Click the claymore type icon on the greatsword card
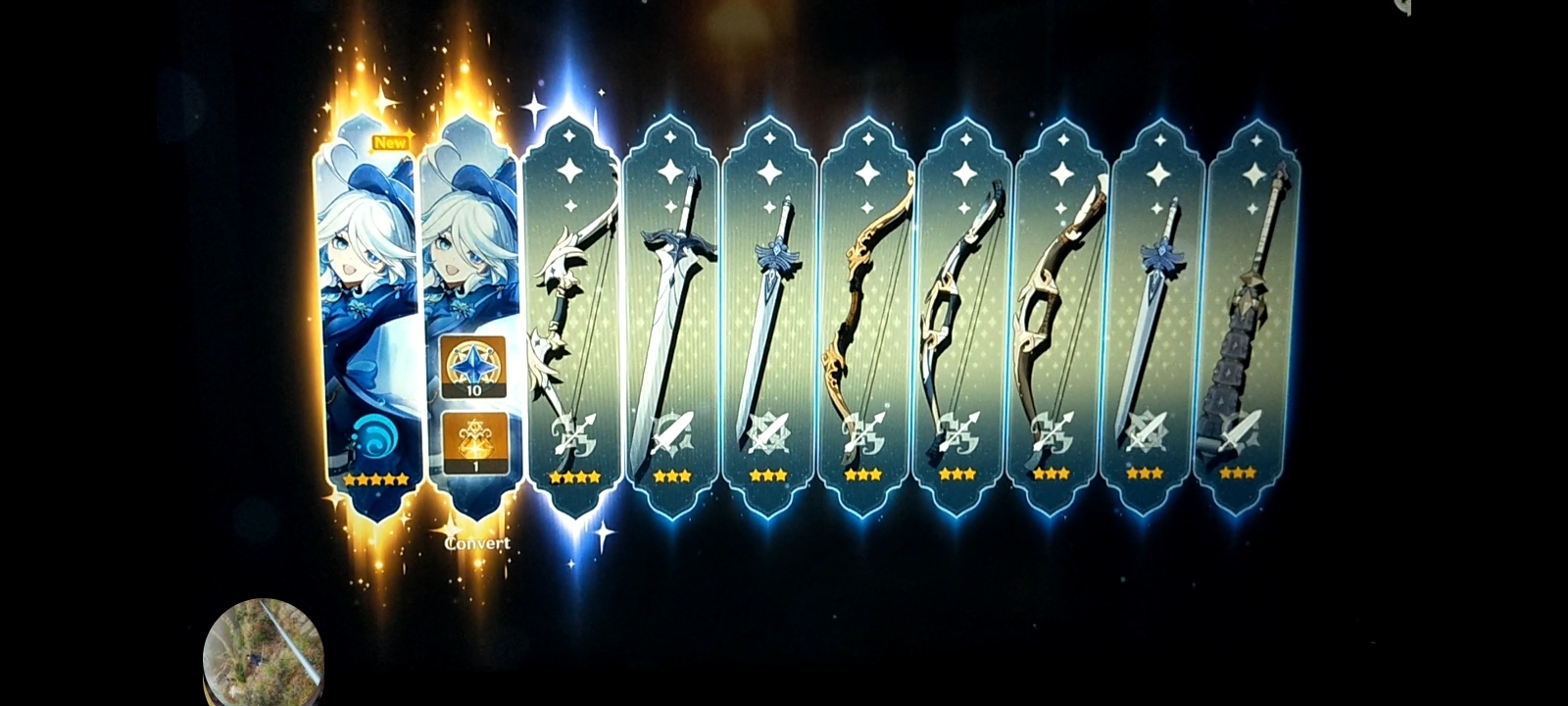The image size is (1568, 706). (670, 434)
